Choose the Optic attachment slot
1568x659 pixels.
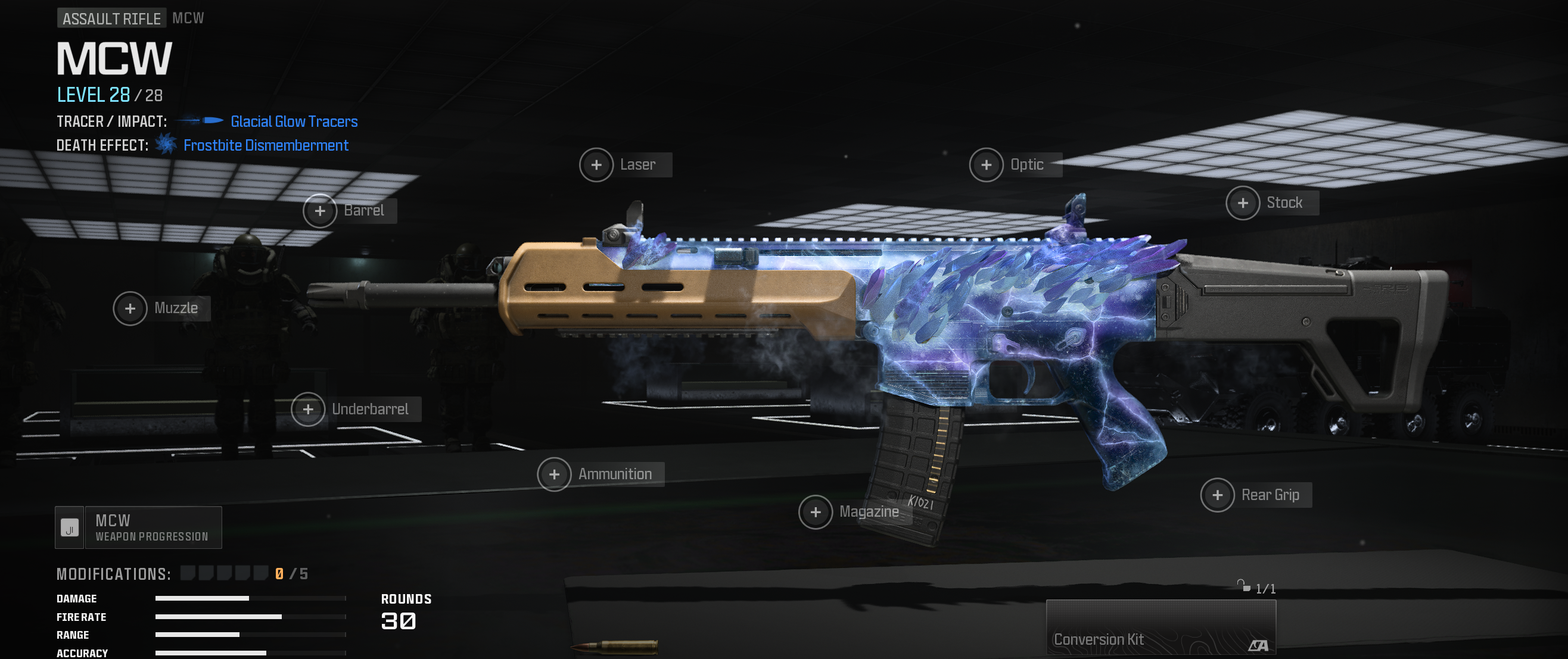[x=986, y=165]
